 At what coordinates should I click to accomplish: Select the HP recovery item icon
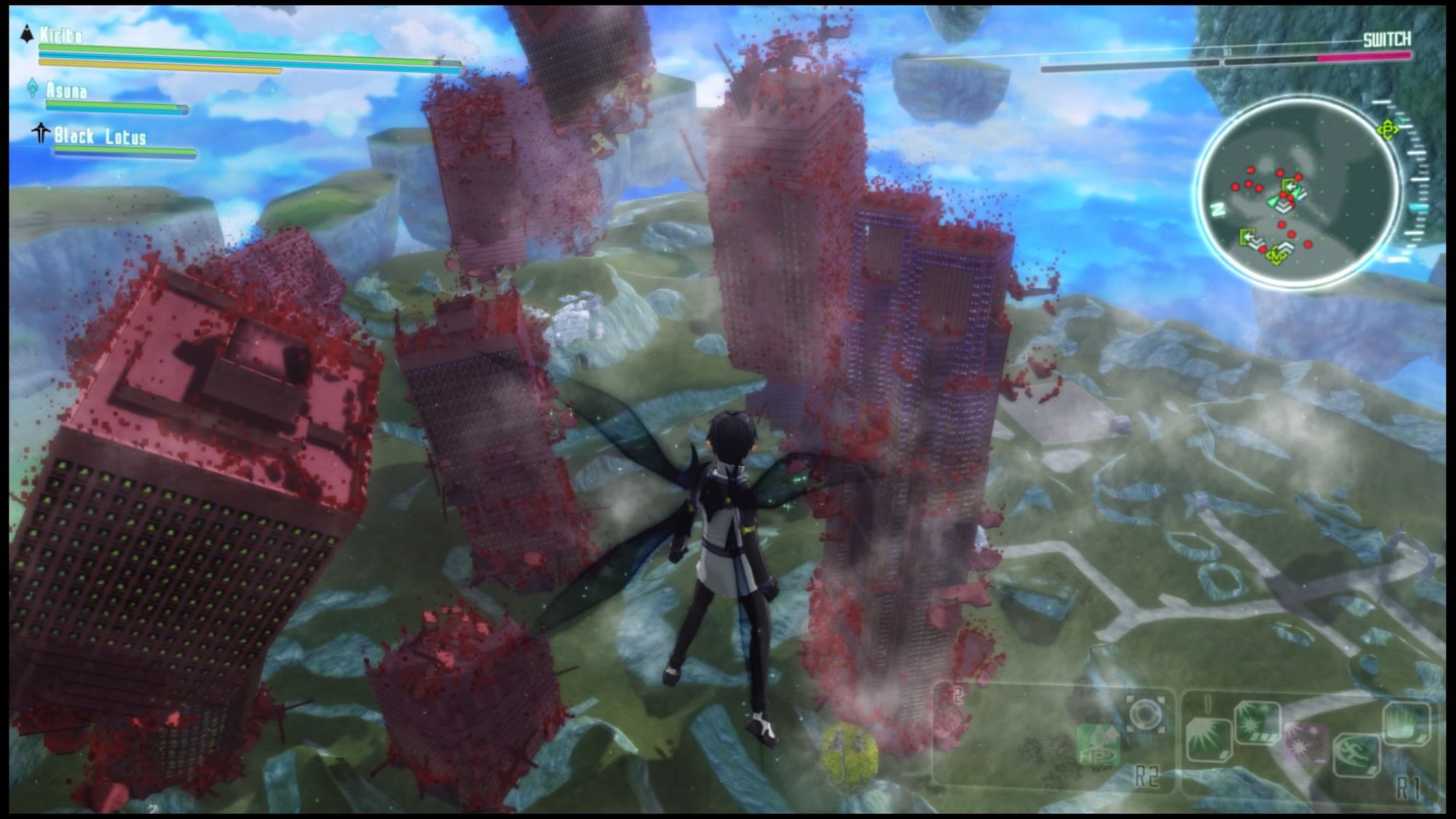[1099, 745]
